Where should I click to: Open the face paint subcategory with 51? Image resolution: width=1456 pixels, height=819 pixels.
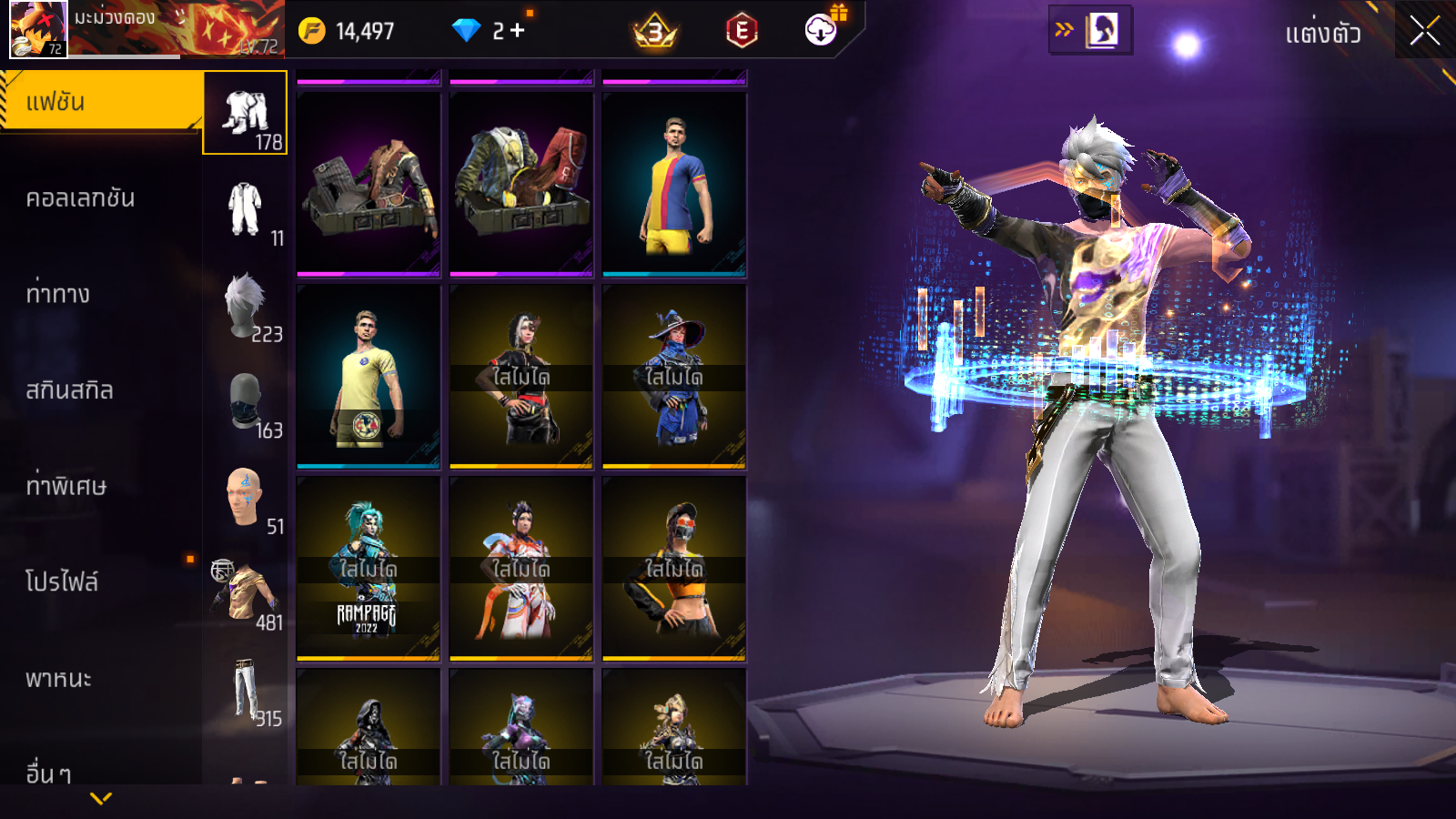(x=245, y=499)
